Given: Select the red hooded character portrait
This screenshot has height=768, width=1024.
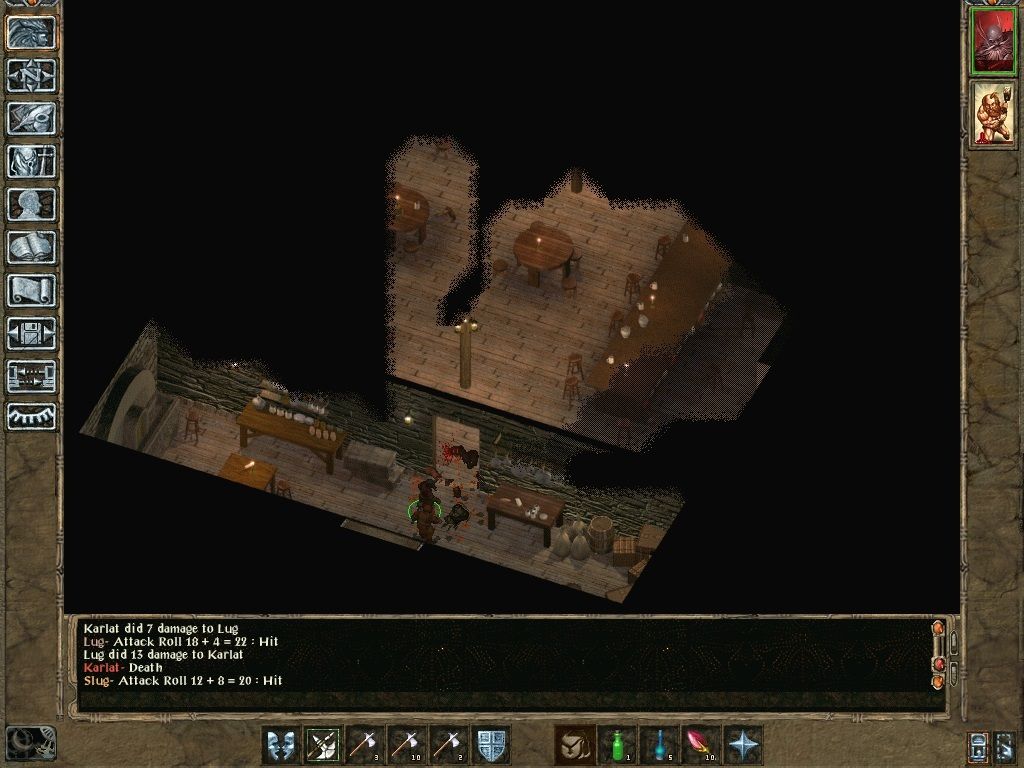Looking at the screenshot, I should tap(992, 42).
